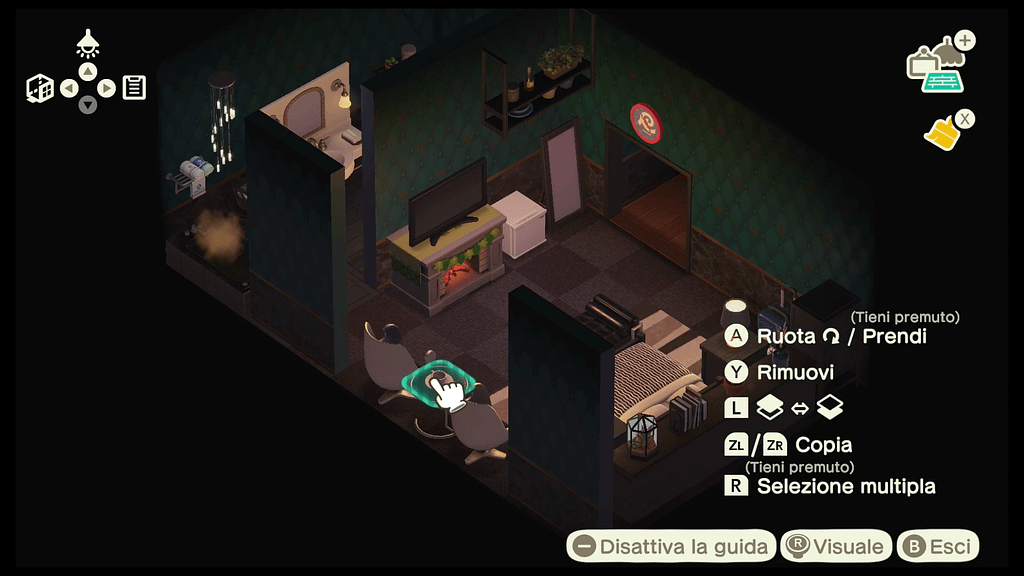Select the Visuale camera button
This screenshot has width=1024, height=576.
click(x=836, y=546)
